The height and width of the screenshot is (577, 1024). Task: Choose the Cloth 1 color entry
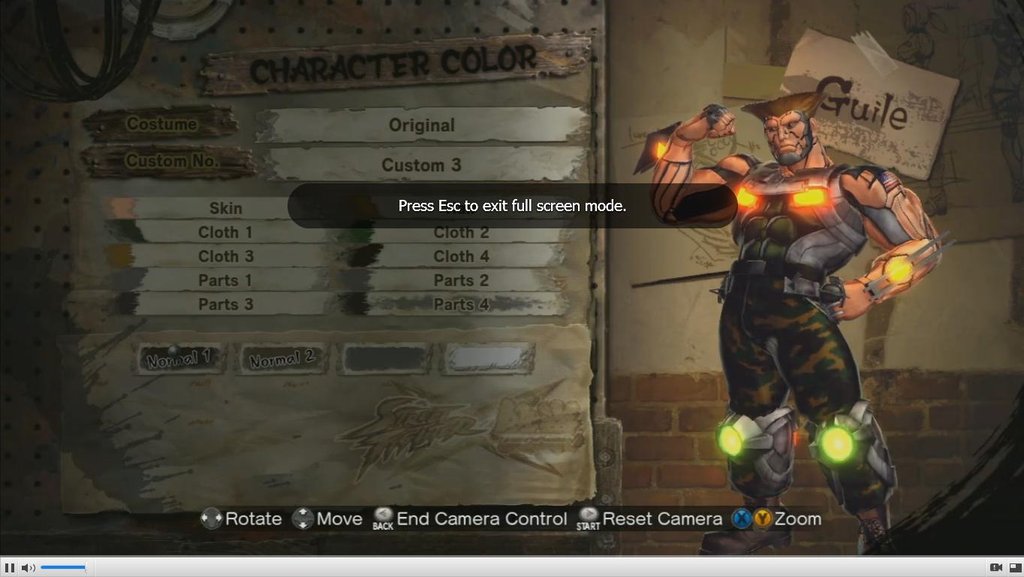point(225,232)
